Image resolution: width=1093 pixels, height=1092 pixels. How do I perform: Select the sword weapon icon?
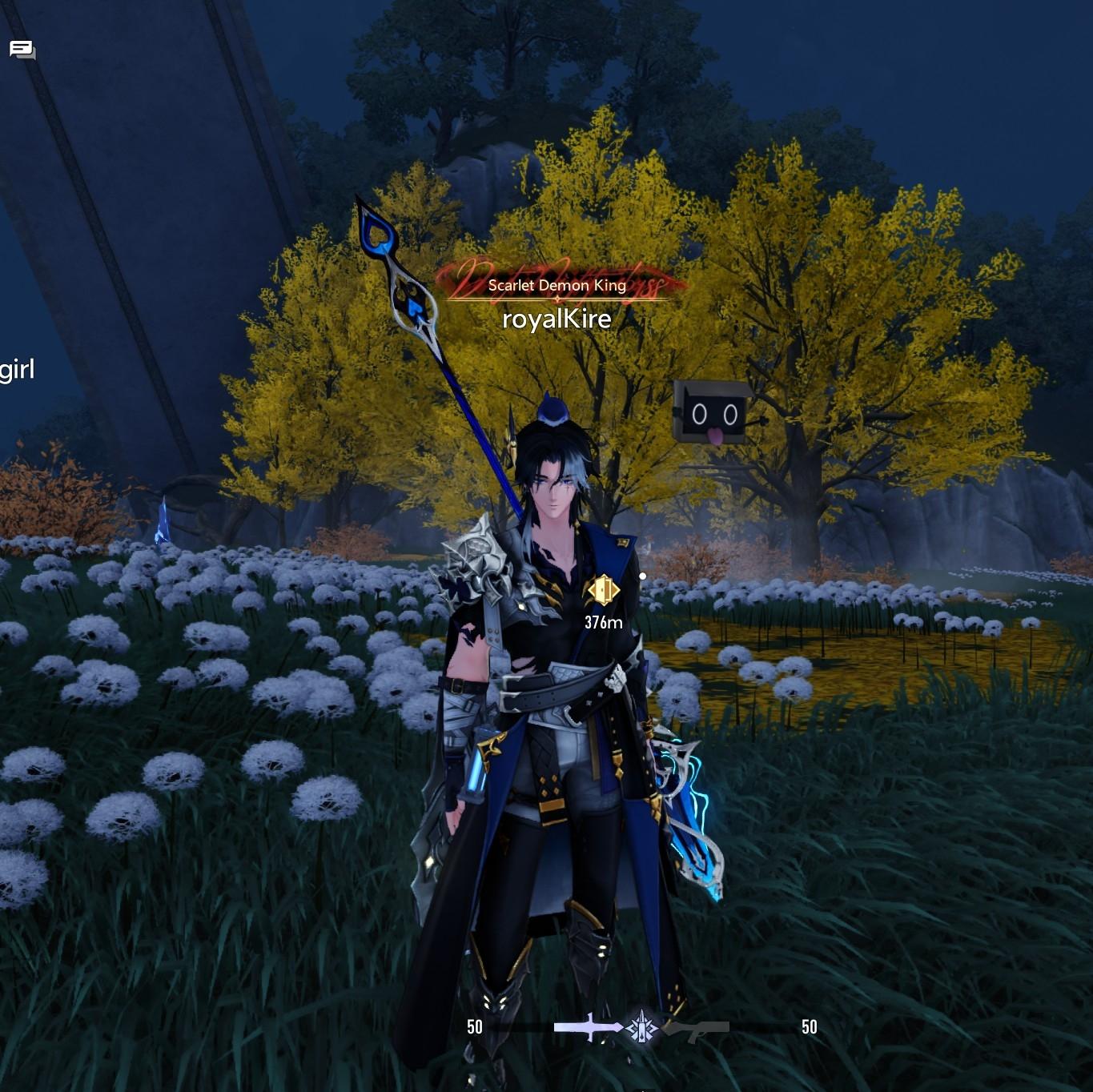click(x=587, y=1027)
